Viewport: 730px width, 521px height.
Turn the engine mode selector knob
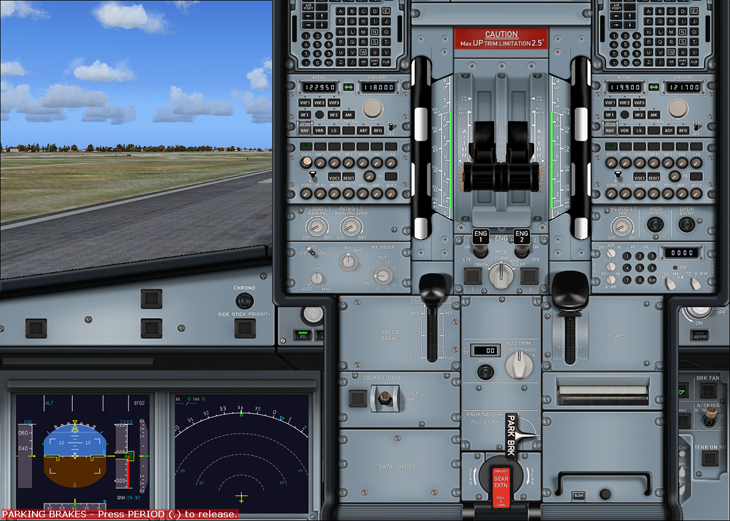(x=501, y=274)
